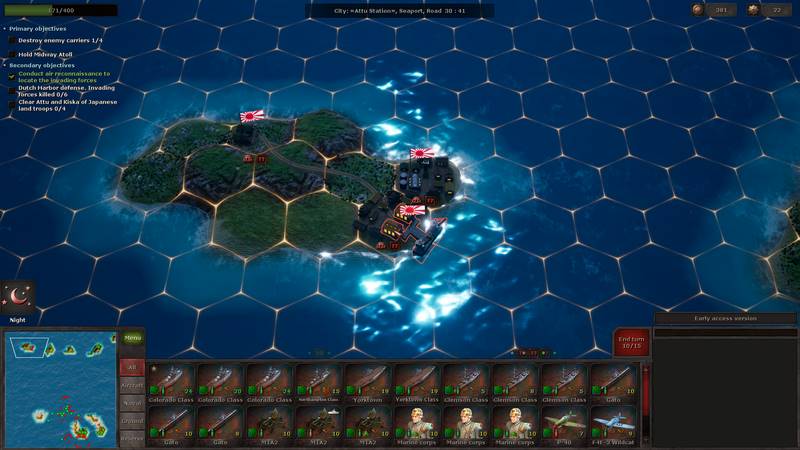Screen dimensions: 800x450
Task: Open the Reserve units tab
Action: click(132, 438)
